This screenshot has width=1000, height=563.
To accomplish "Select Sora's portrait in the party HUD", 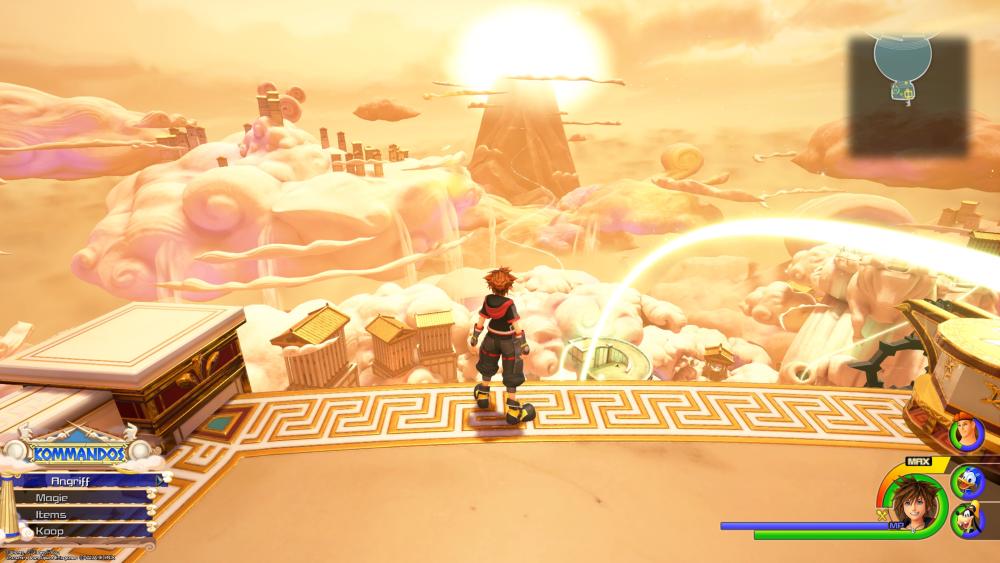I will [912, 501].
